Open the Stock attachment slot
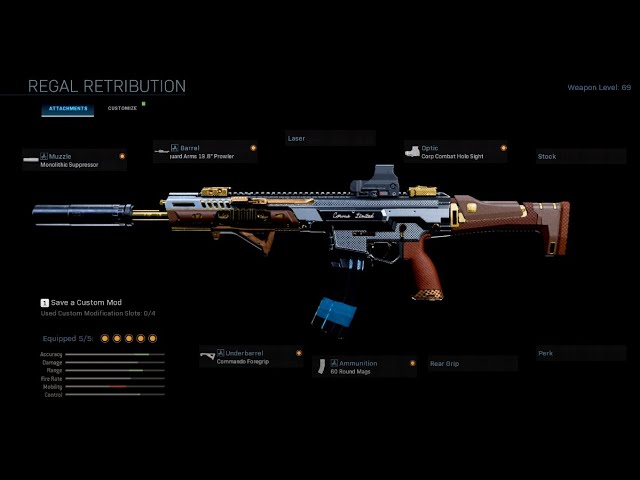The image size is (640, 480). pos(580,156)
